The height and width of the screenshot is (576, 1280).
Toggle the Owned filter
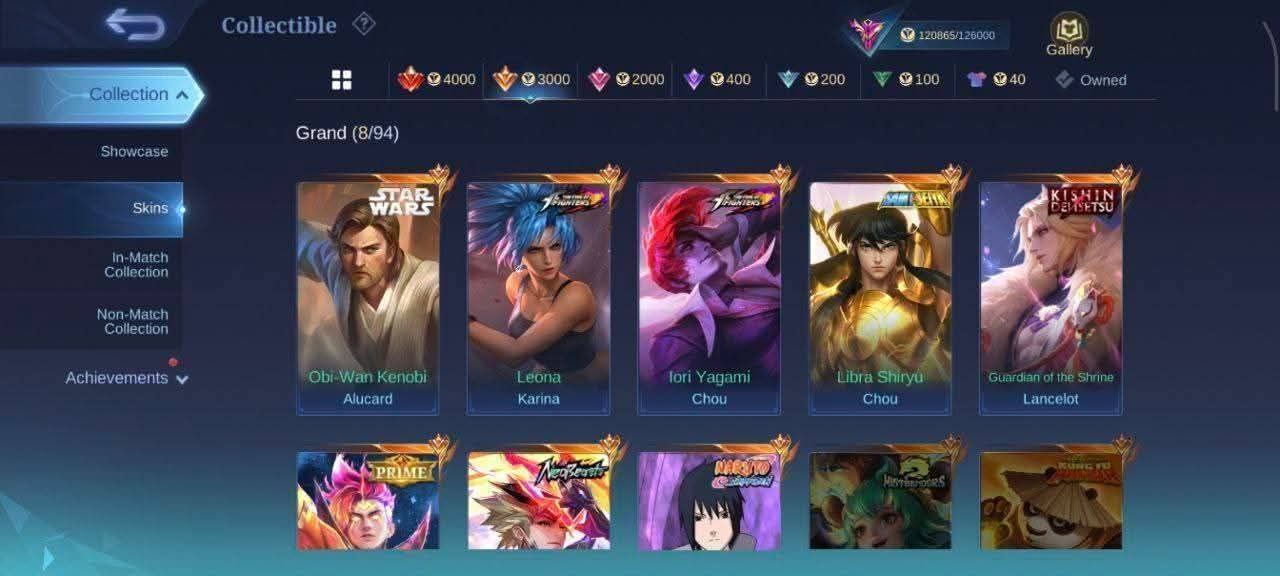[1091, 80]
